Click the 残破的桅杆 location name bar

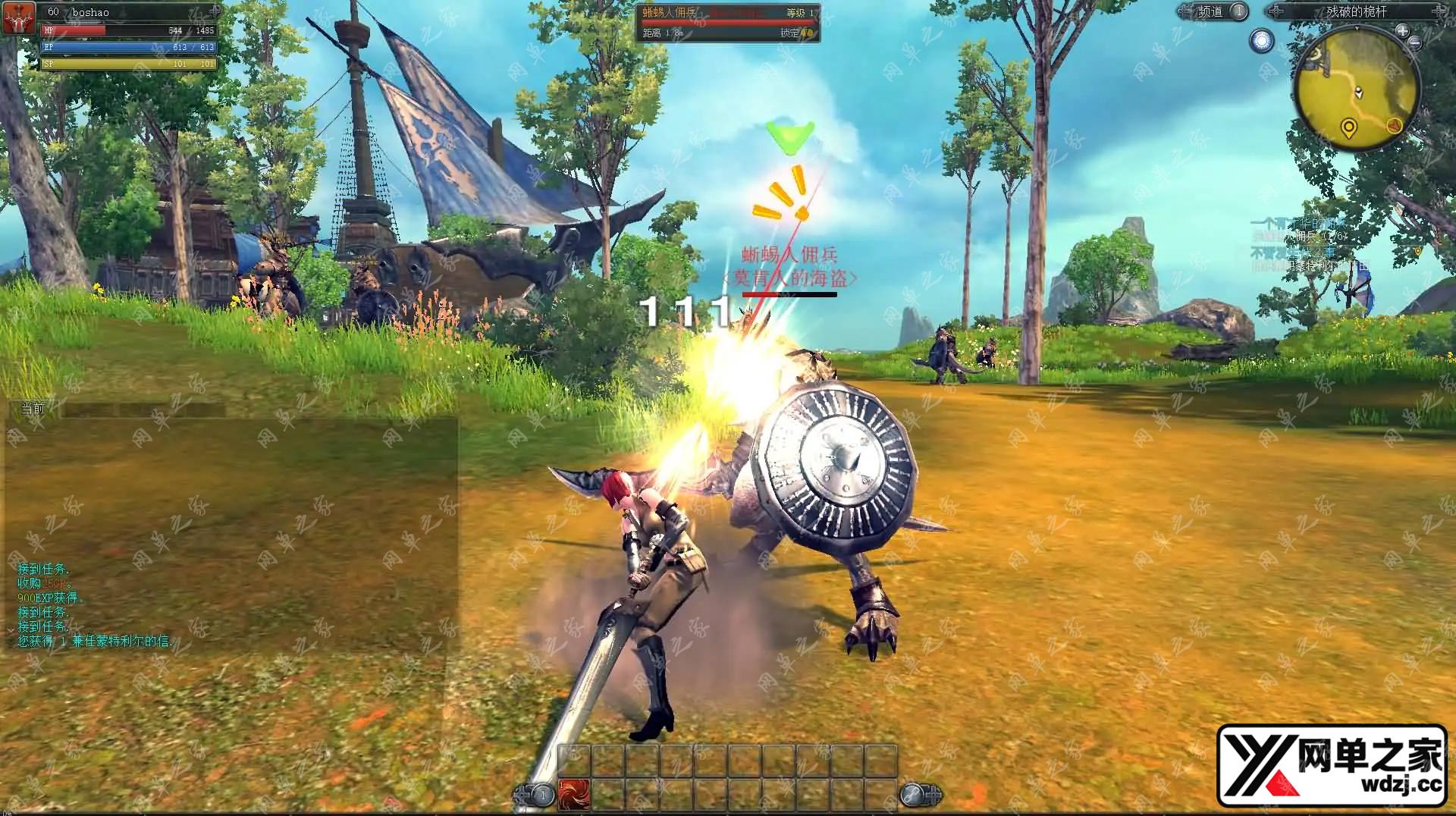[1356, 11]
